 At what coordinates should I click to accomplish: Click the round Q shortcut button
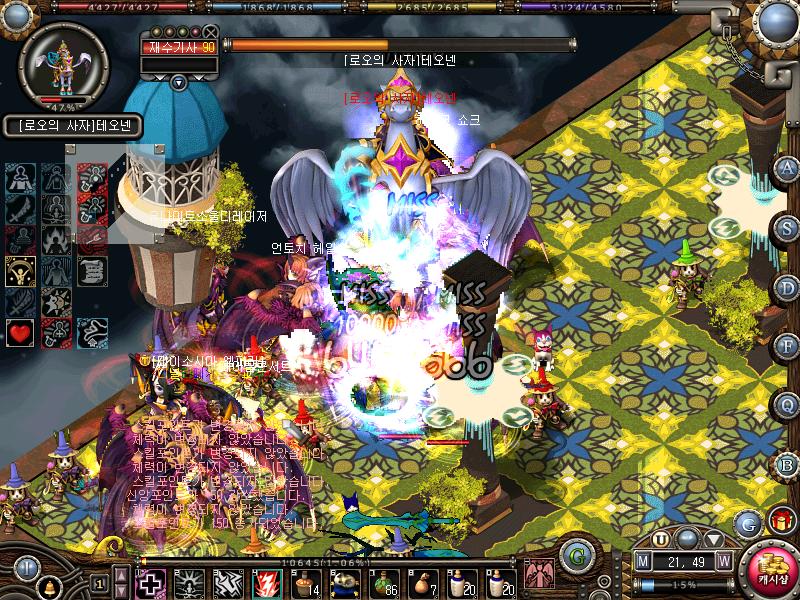[x=787, y=404]
